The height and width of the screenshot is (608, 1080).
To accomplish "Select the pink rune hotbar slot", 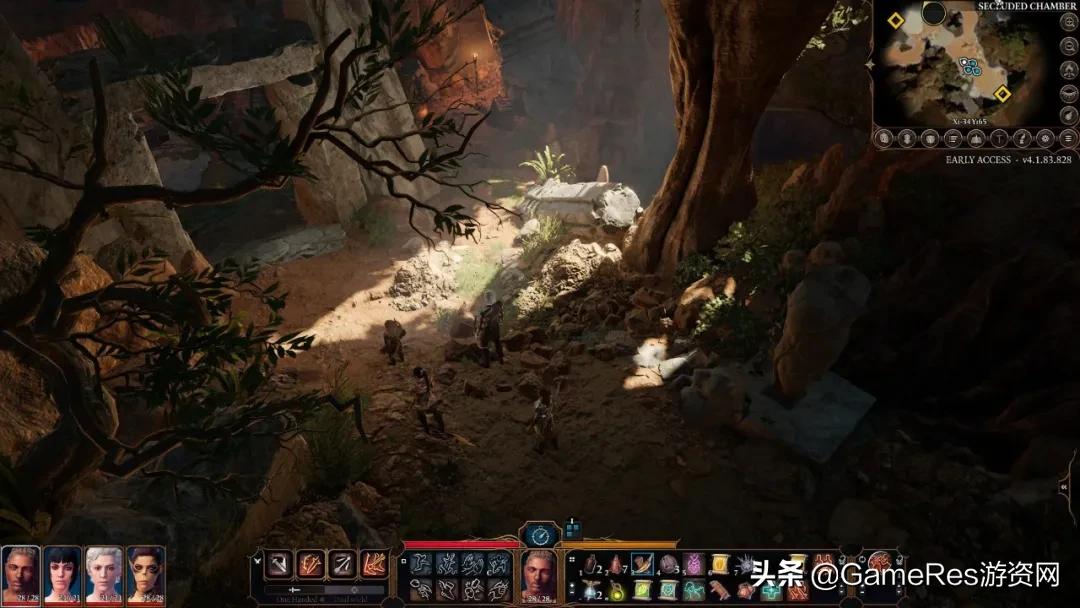I will click(x=693, y=566).
